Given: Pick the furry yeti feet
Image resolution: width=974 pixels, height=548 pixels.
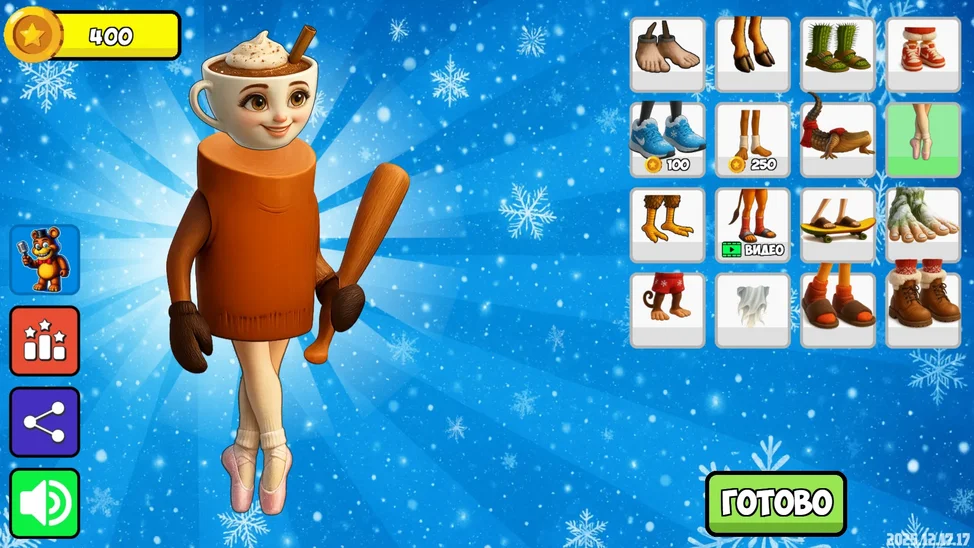Looking at the screenshot, I should [x=923, y=225].
